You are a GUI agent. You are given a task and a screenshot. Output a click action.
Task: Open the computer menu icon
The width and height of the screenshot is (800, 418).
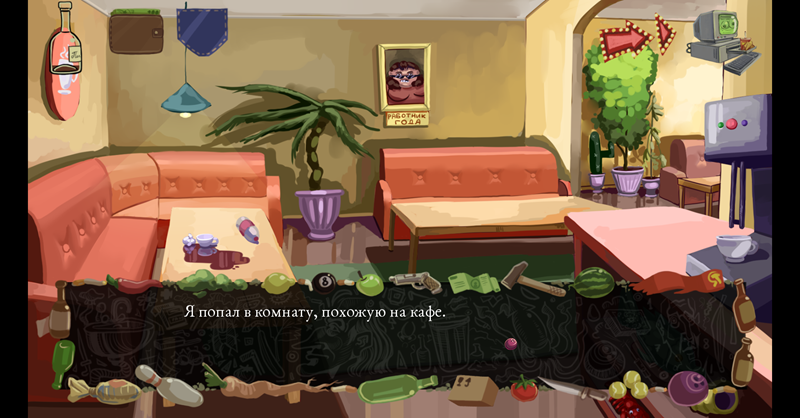tap(718, 40)
